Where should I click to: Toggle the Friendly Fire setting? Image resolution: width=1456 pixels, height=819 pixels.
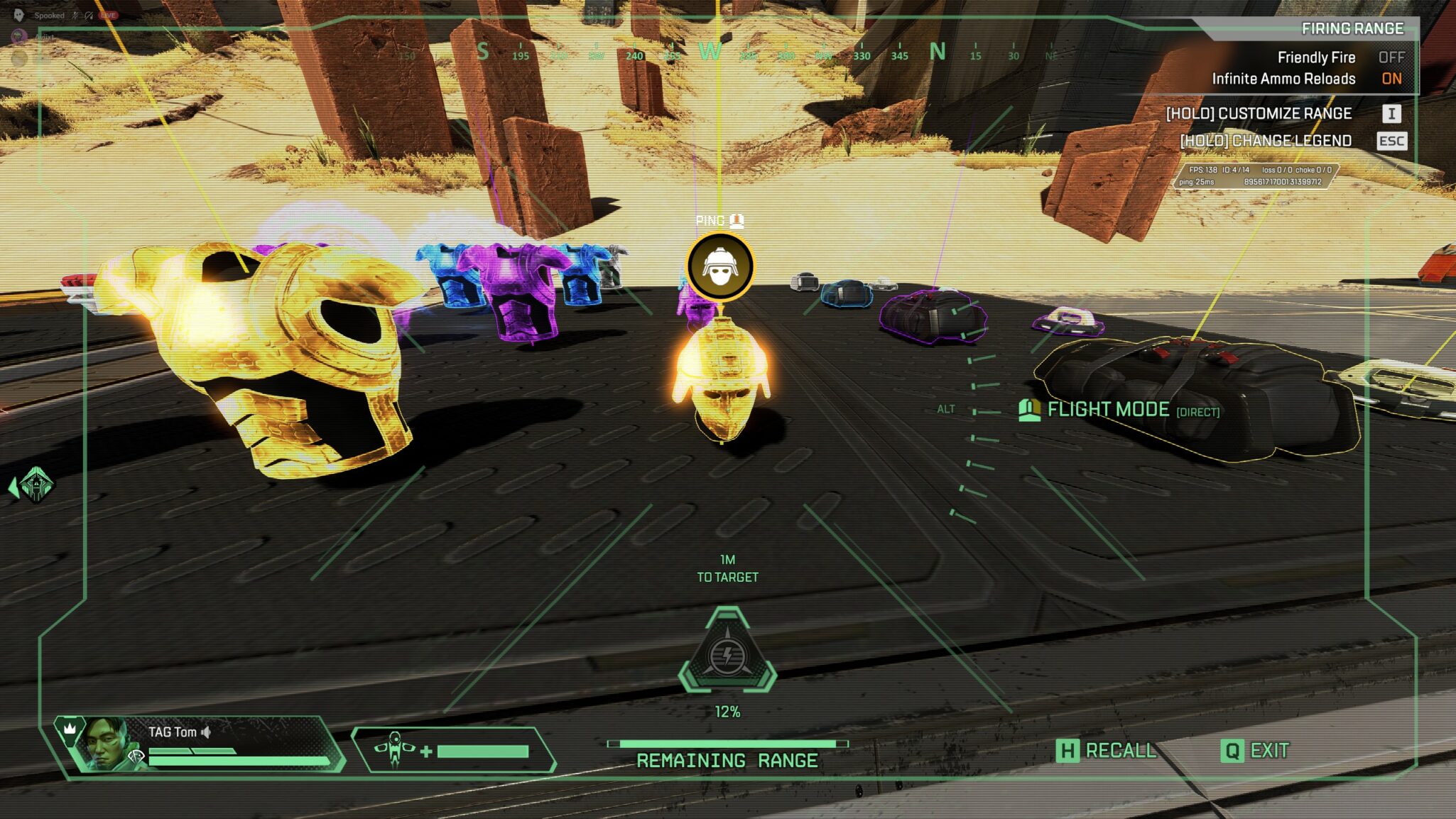coord(1391,58)
